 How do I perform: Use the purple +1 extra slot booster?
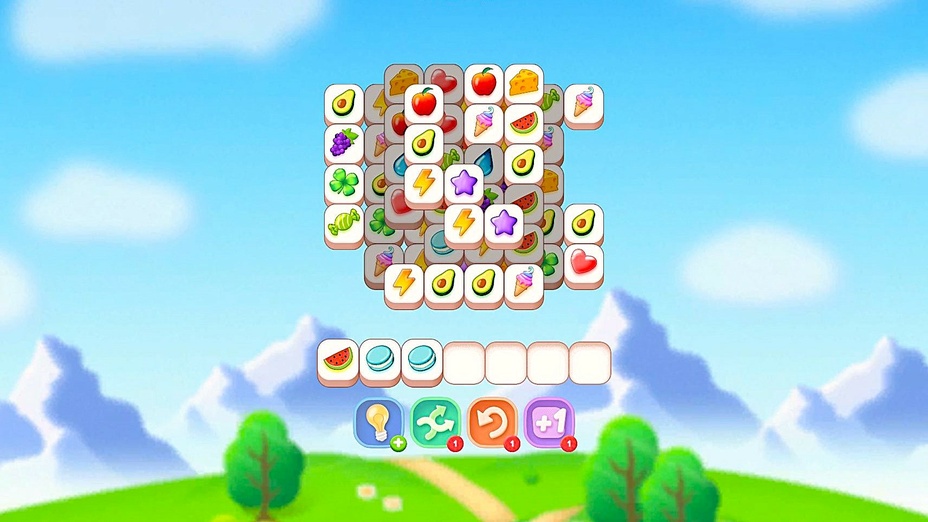pos(547,423)
